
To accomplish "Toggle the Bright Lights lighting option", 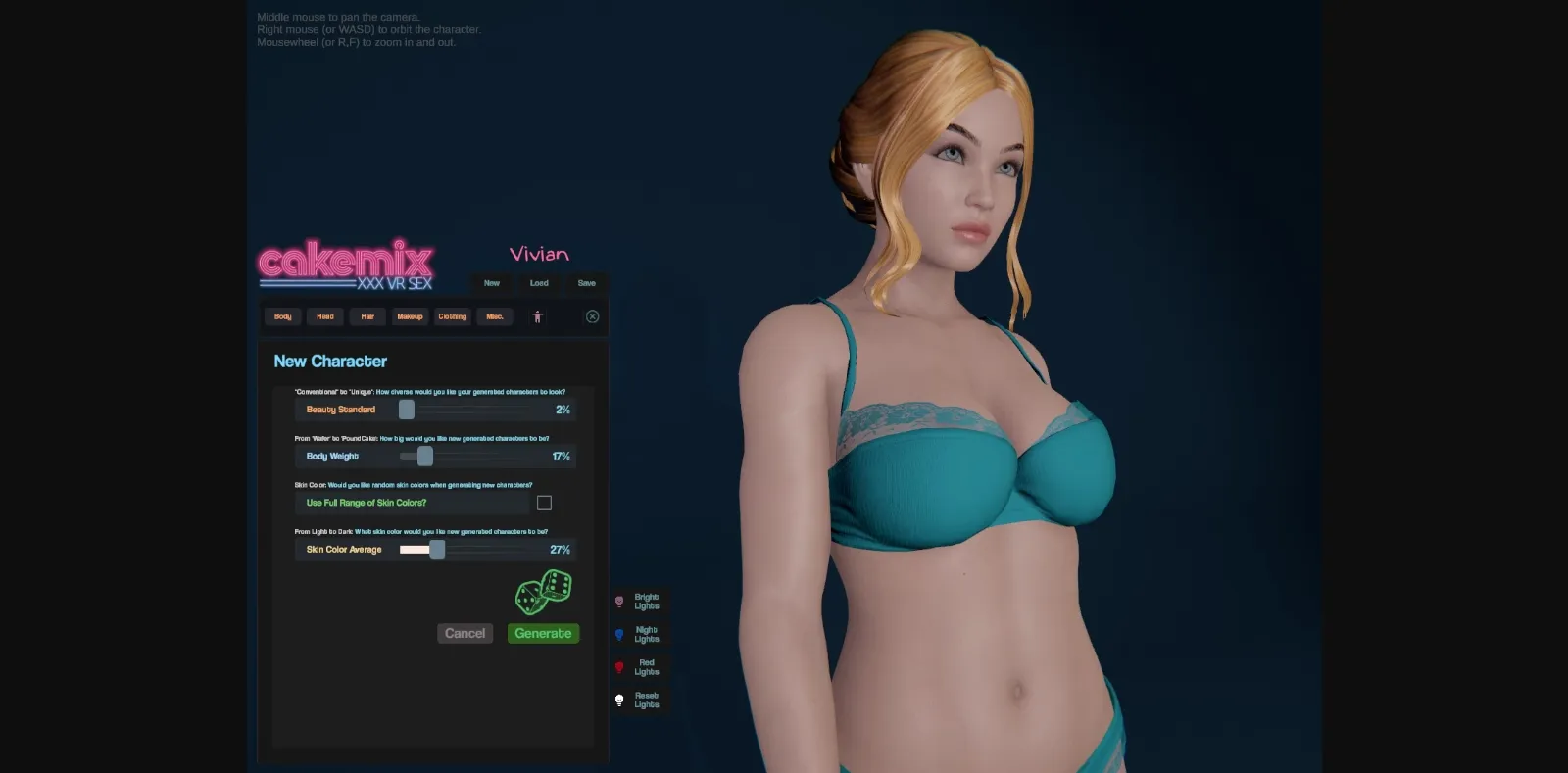I will click(x=620, y=601).
